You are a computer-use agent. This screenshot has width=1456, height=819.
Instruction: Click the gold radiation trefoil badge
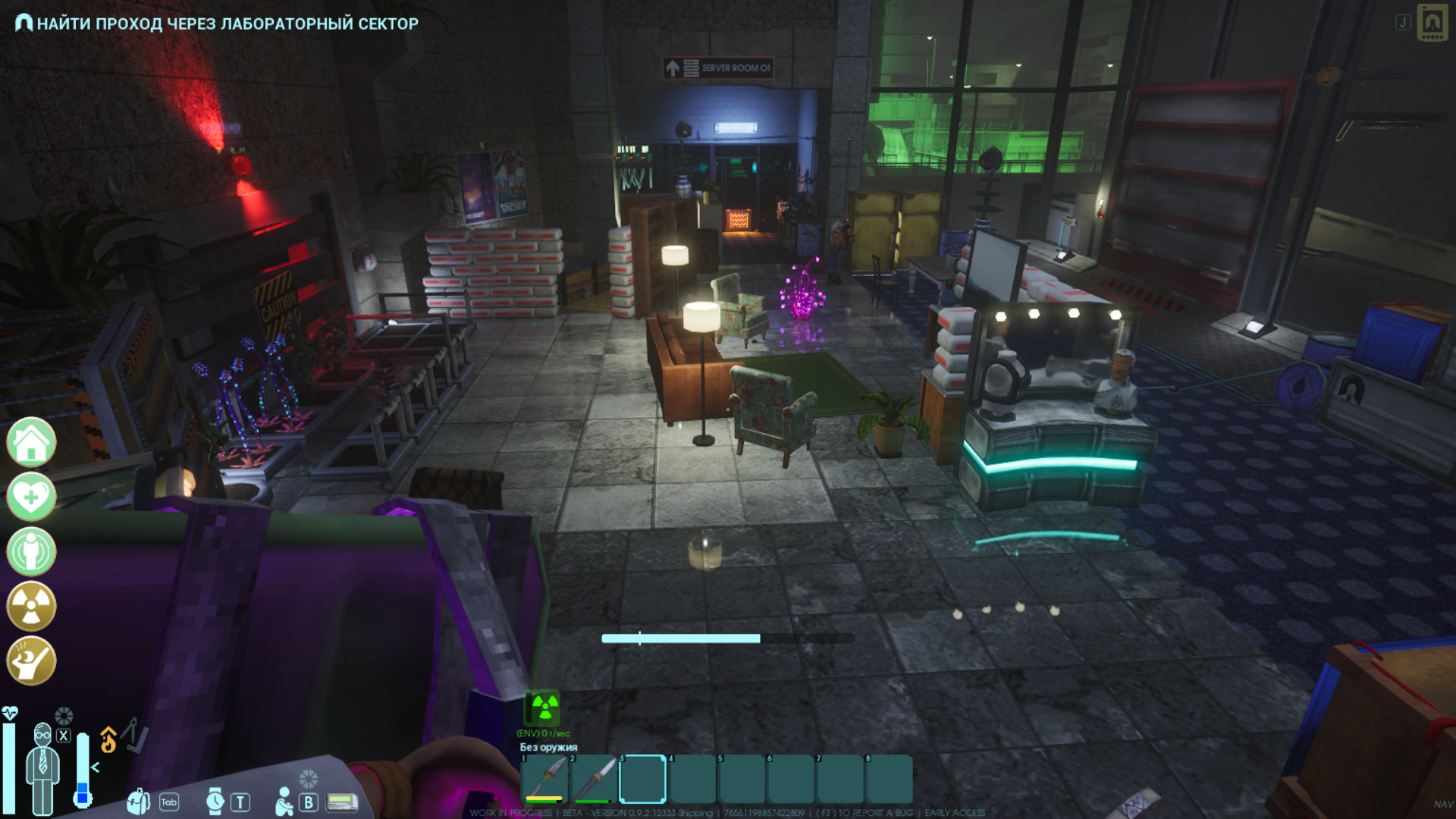click(31, 606)
